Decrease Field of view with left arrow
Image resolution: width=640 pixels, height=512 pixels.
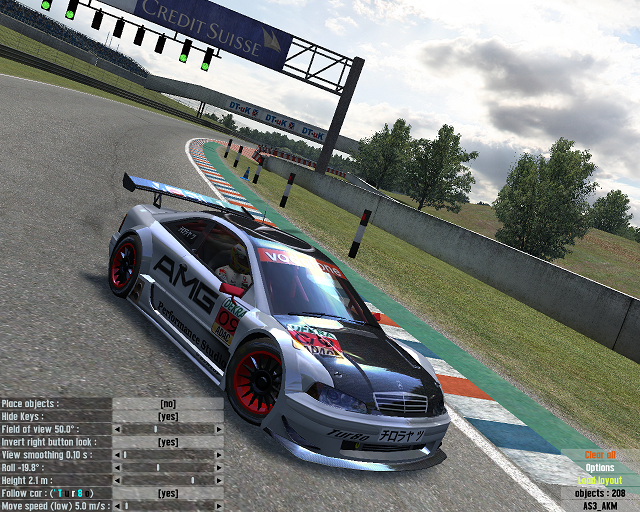(118, 429)
